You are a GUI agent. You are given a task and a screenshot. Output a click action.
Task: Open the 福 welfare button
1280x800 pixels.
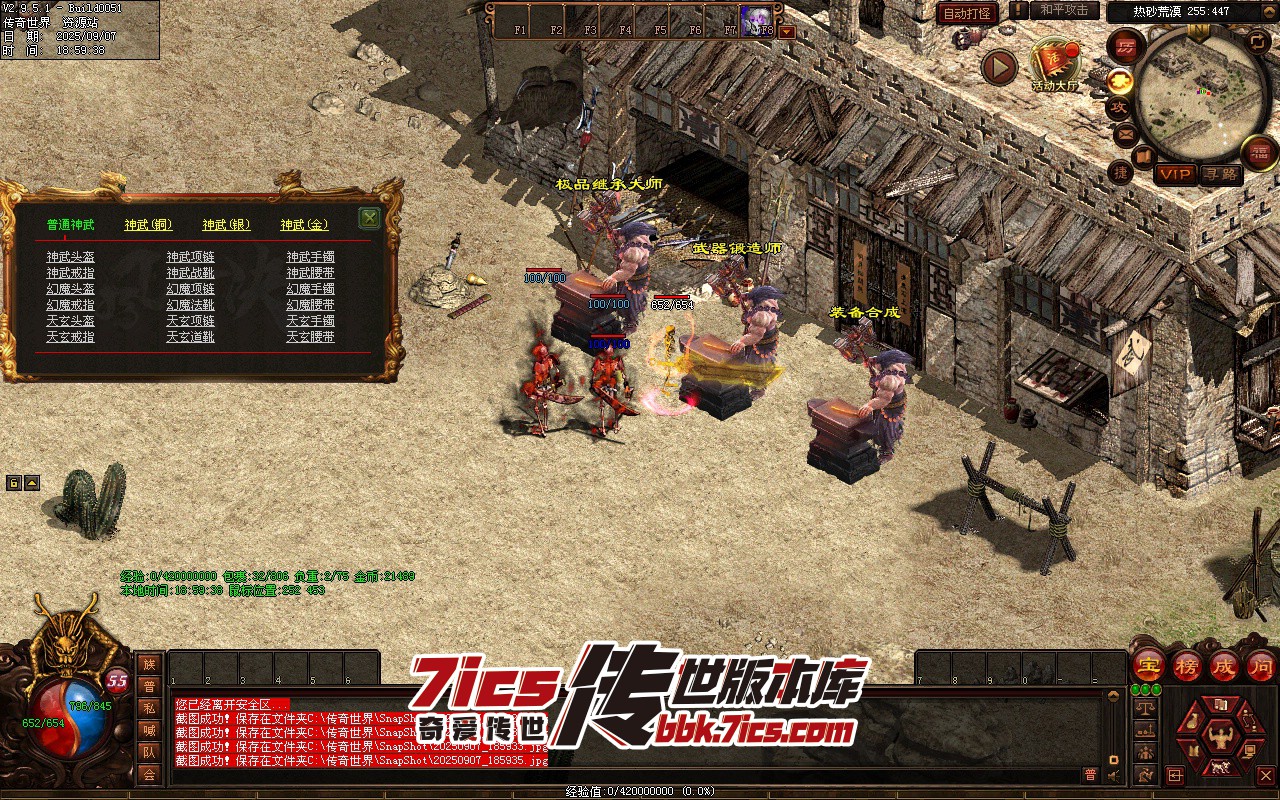coord(1259,153)
